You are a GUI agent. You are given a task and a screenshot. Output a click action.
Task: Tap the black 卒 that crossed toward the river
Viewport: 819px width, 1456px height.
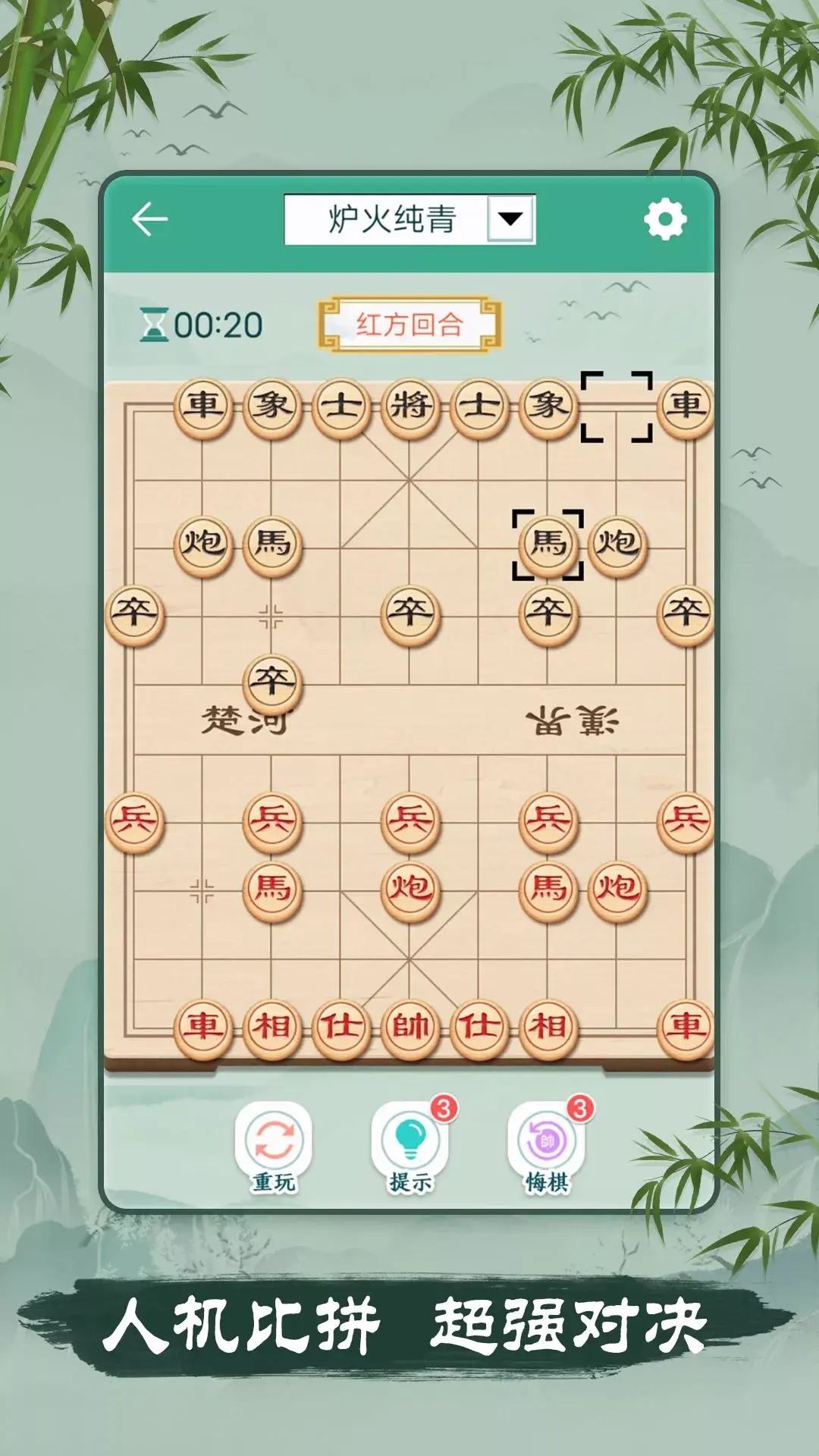(272, 682)
